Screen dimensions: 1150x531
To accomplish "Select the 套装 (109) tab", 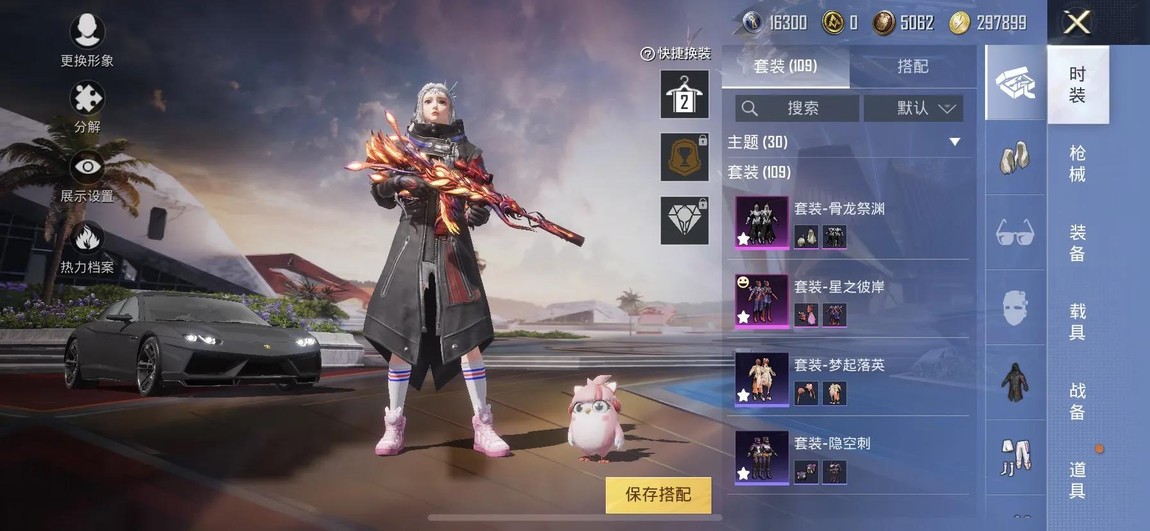I will (785, 66).
